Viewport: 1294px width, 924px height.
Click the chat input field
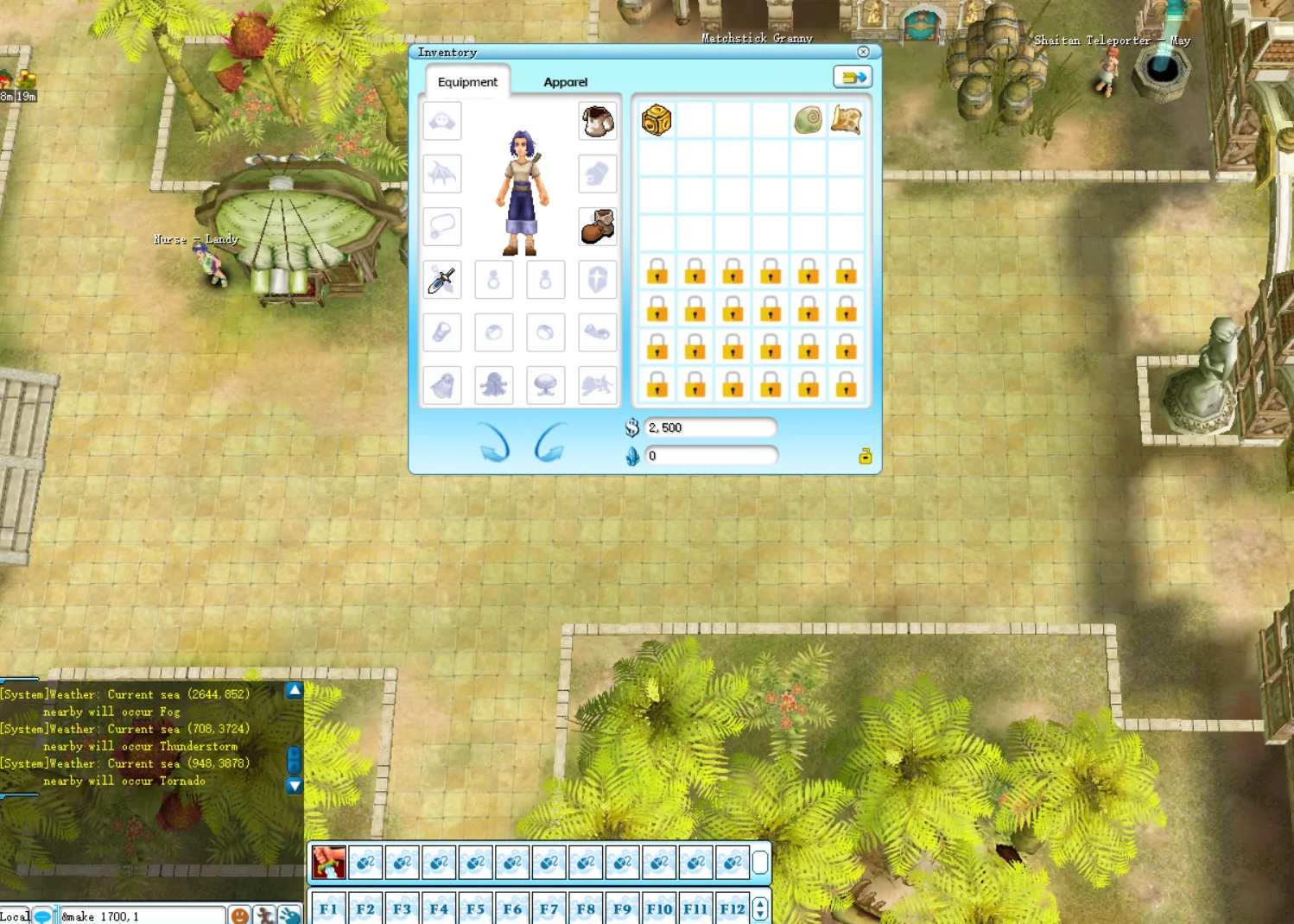click(x=140, y=916)
